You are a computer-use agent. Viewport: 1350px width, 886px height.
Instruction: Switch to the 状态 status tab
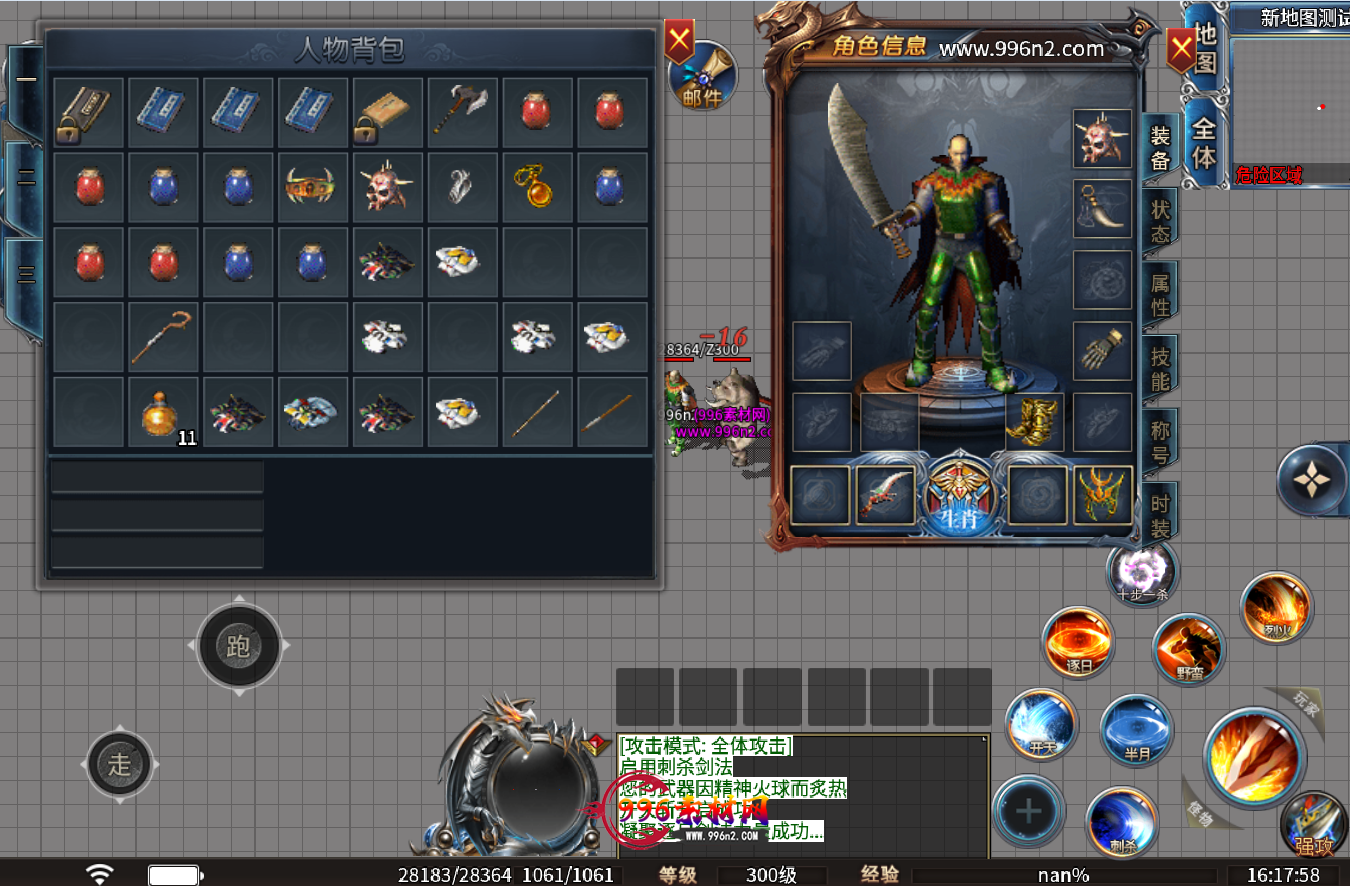tap(1160, 221)
